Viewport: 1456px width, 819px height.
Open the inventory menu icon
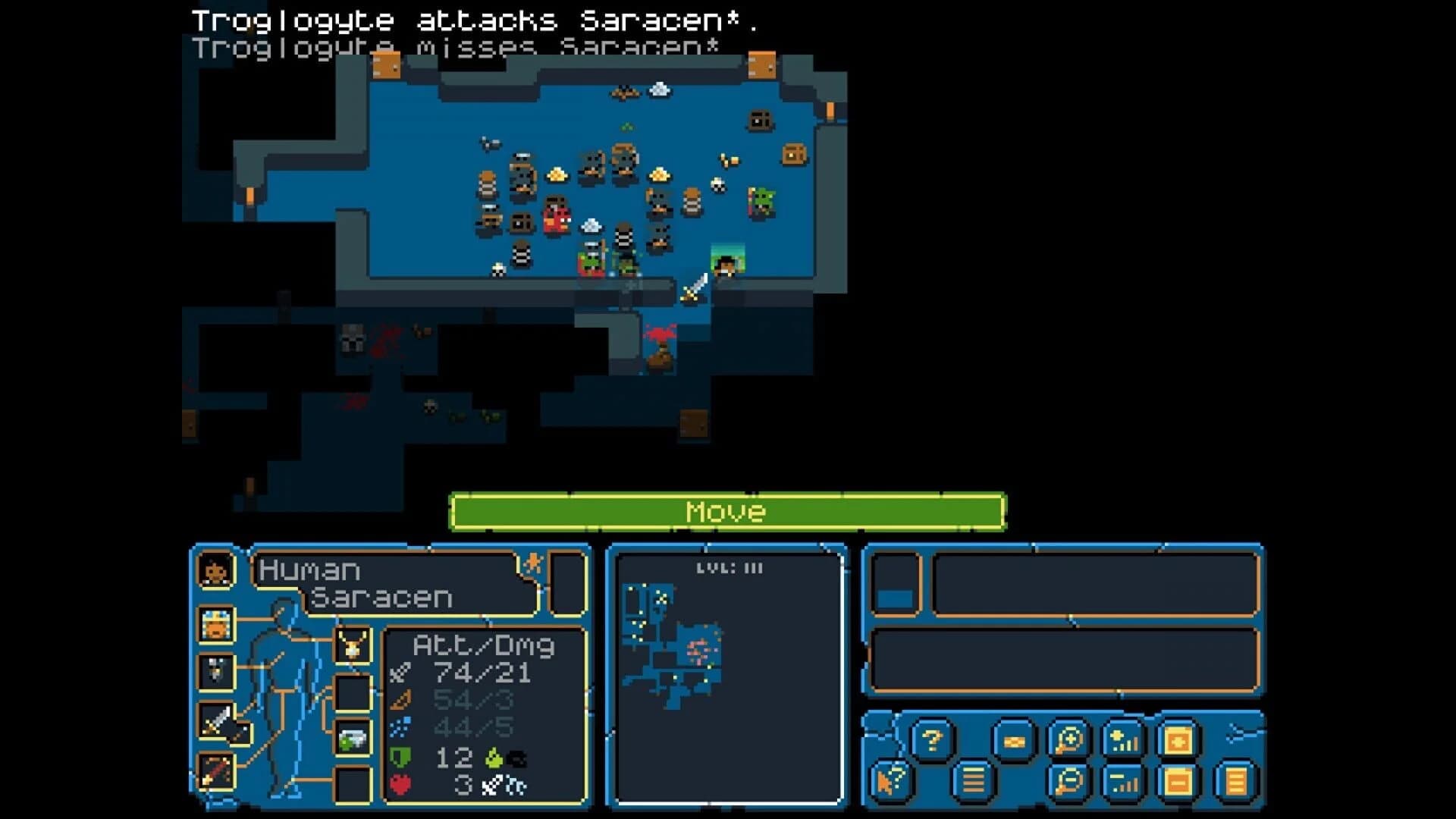(1015, 740)
